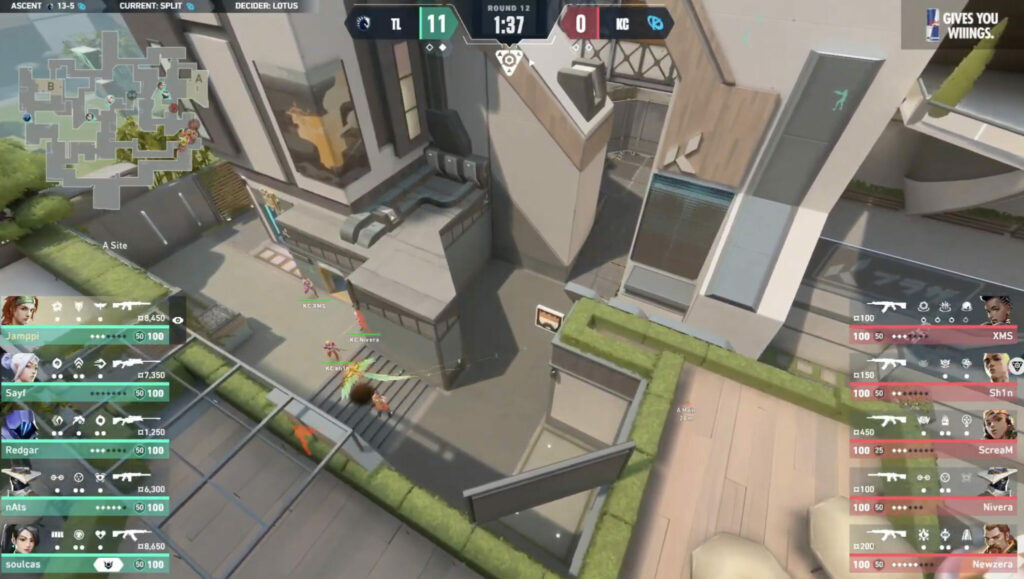Choose Redgar's player row
The height and width of the screenshot is (579, 1024).
click(85, 435)
